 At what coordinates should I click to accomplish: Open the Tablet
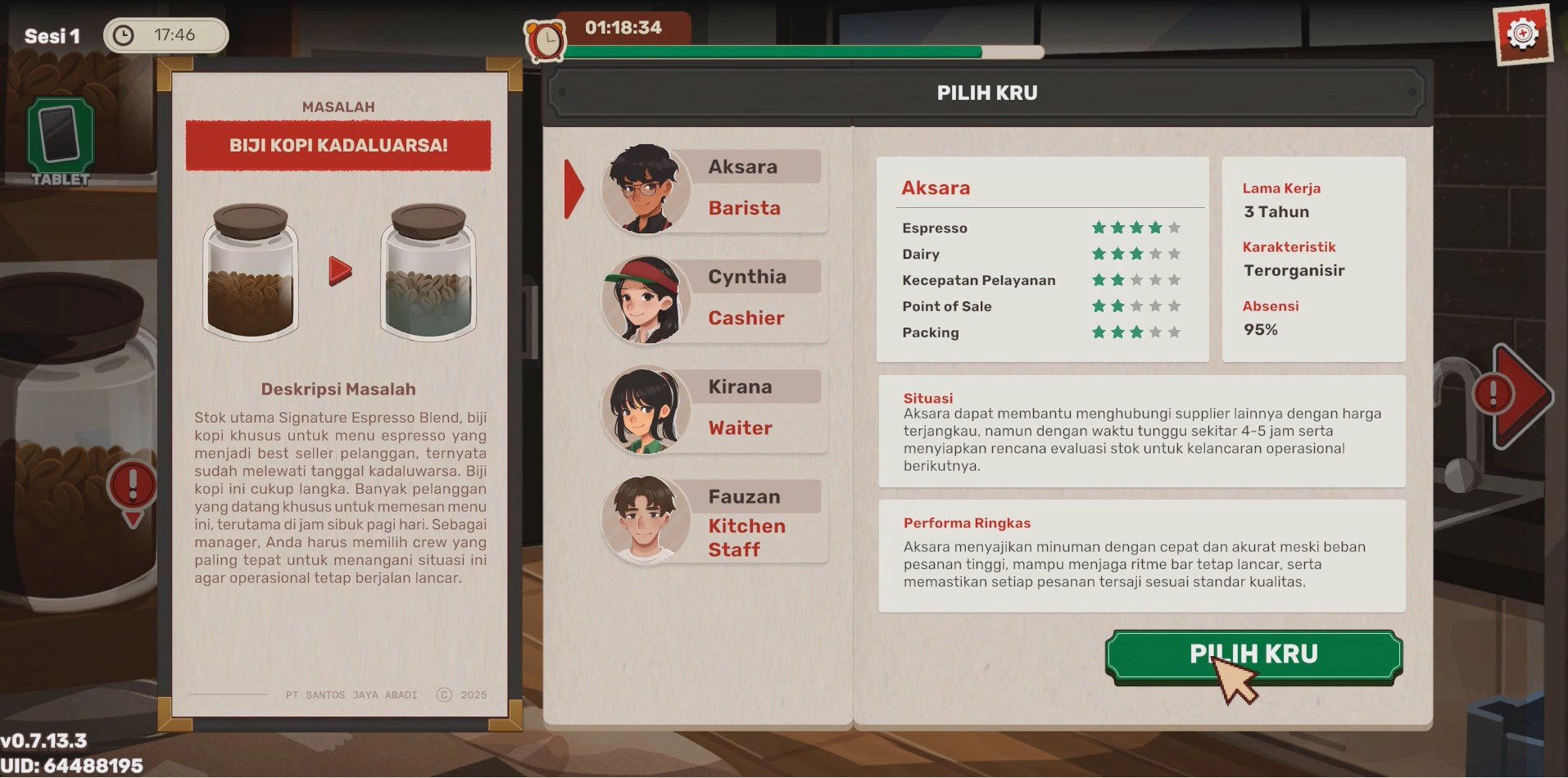point(61,141)
